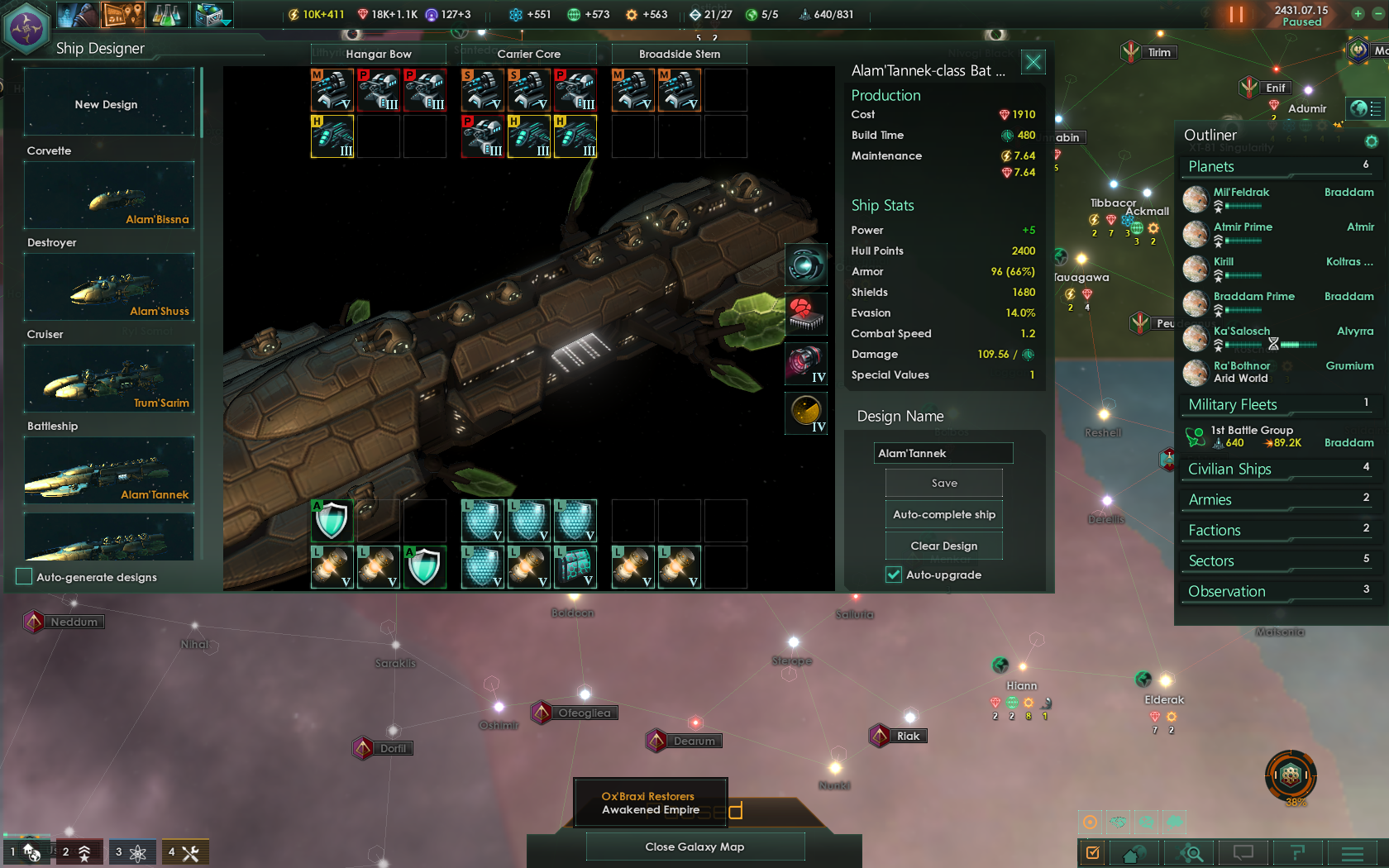Open the Trum'Sarim cruiser design
This screenshot has height=868, width=1389.
(x=109, y=379)
